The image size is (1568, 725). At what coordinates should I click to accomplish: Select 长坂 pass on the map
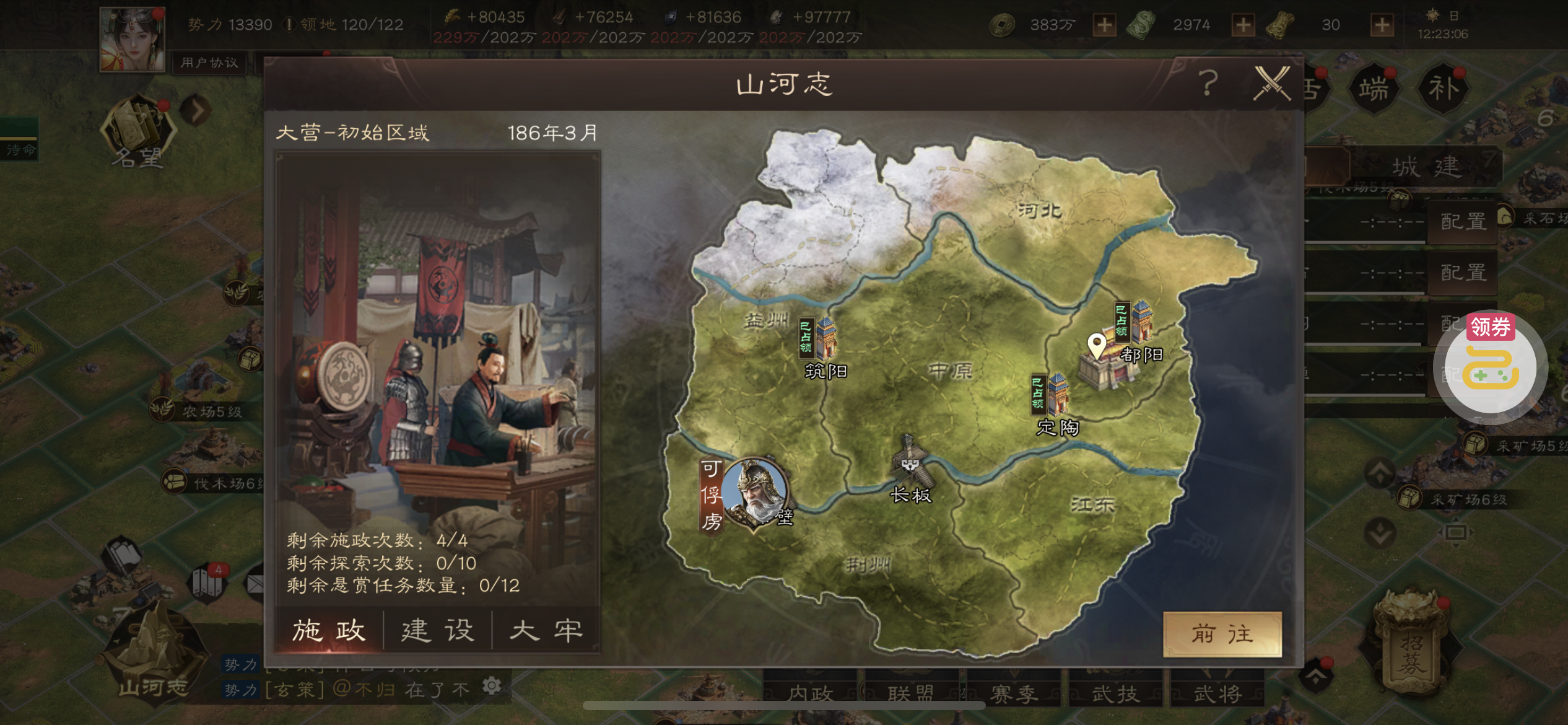(909, 464)
